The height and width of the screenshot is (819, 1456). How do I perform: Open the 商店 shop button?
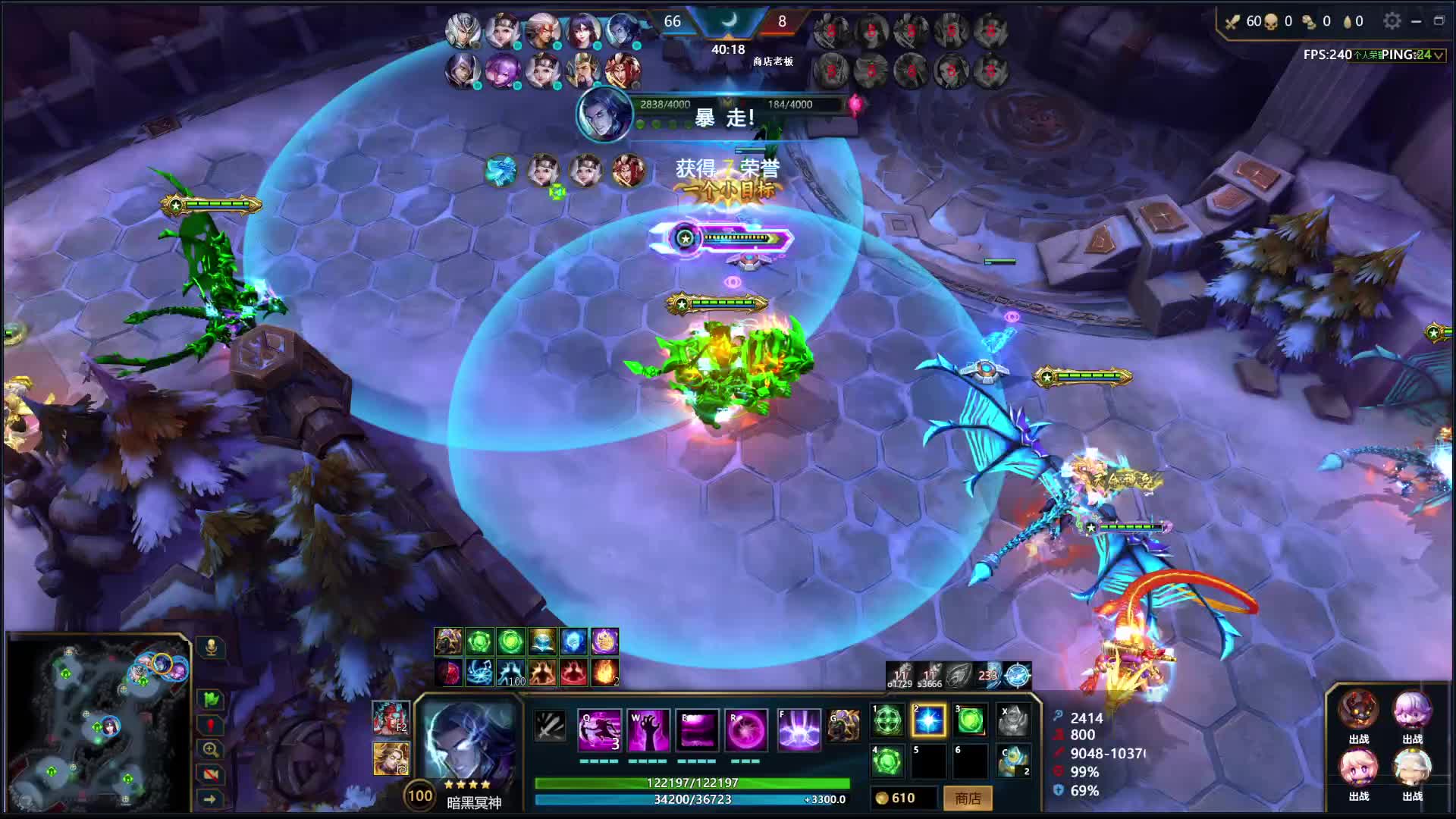tap(968, 798)
